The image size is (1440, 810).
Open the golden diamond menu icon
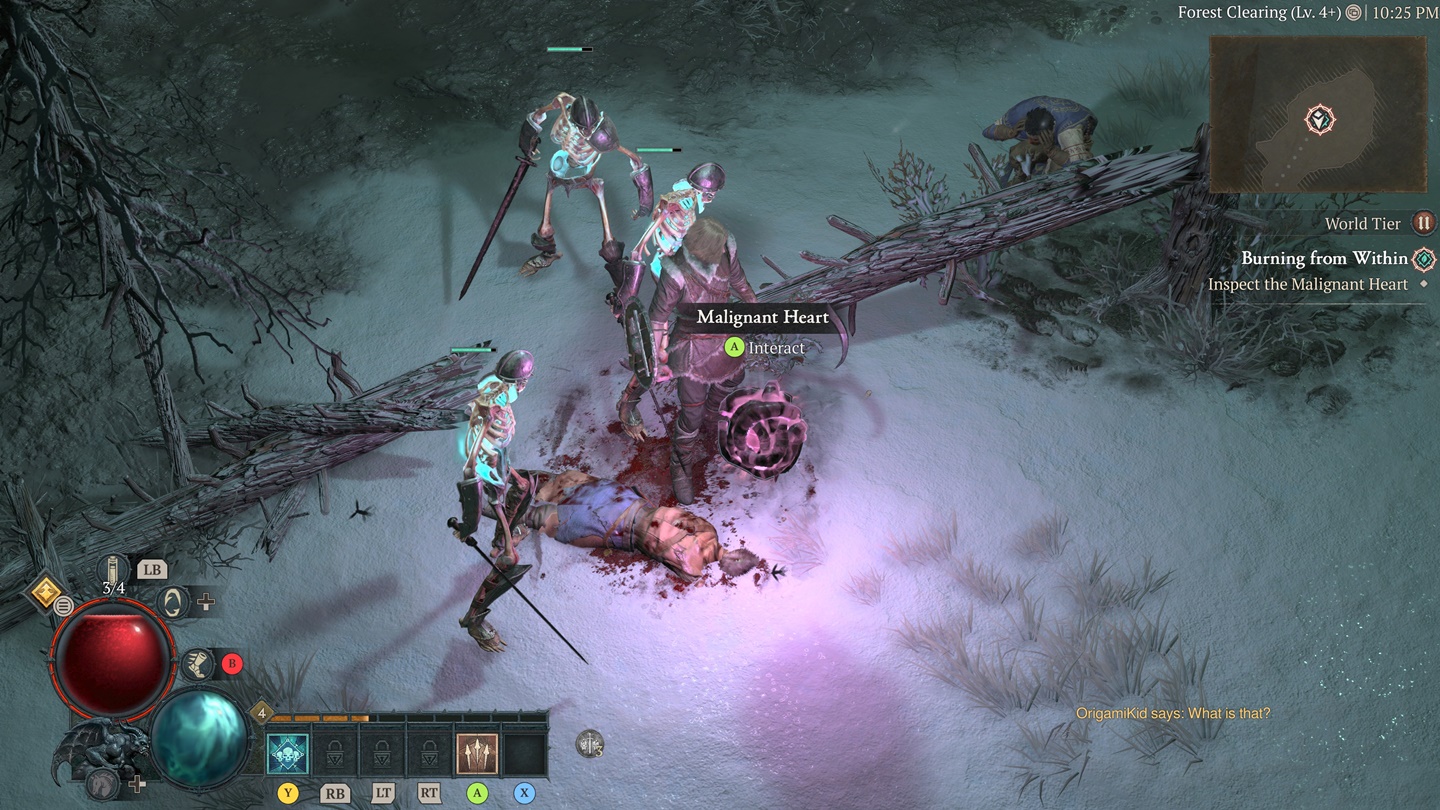[x=46, y=592]
